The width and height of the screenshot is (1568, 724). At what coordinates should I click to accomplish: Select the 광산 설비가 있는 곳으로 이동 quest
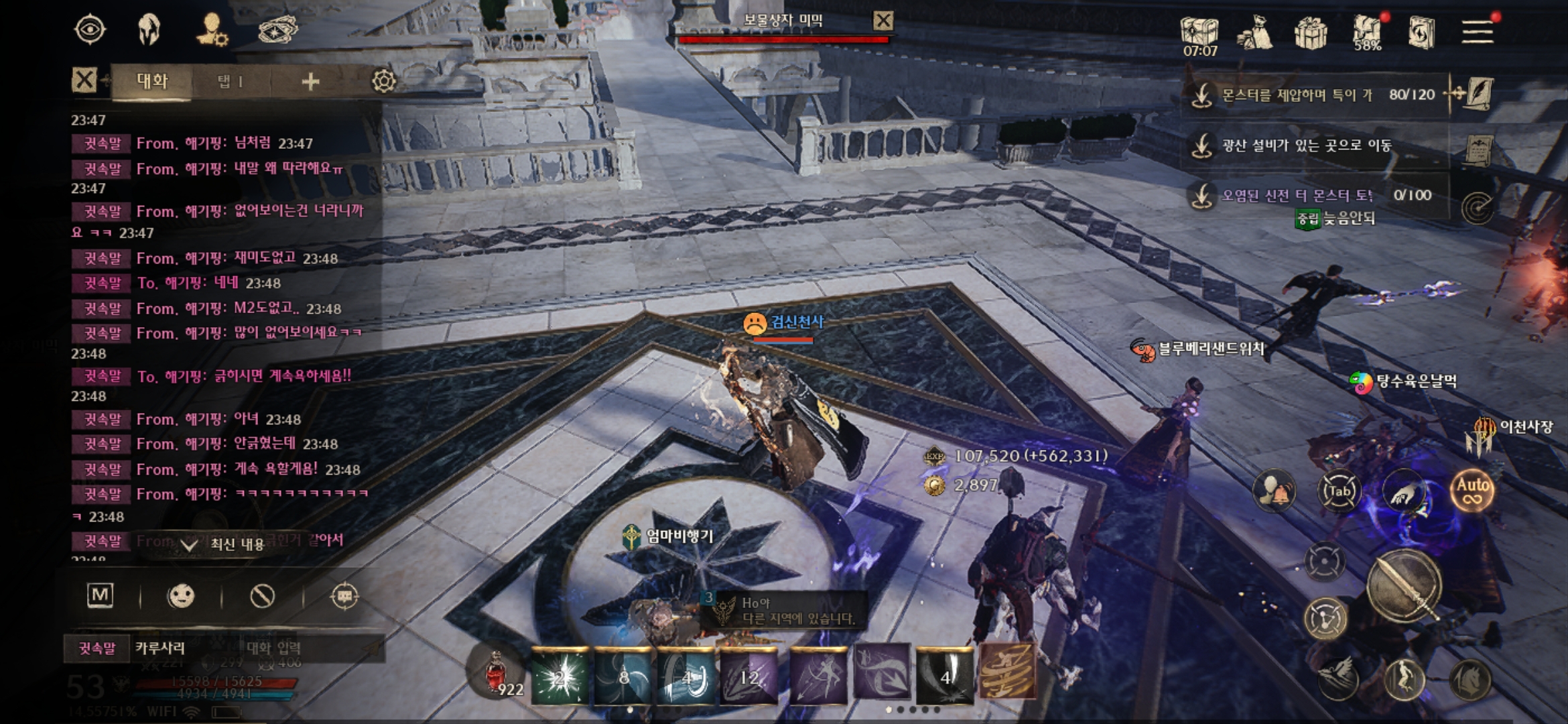click(x=1307, y=145)
